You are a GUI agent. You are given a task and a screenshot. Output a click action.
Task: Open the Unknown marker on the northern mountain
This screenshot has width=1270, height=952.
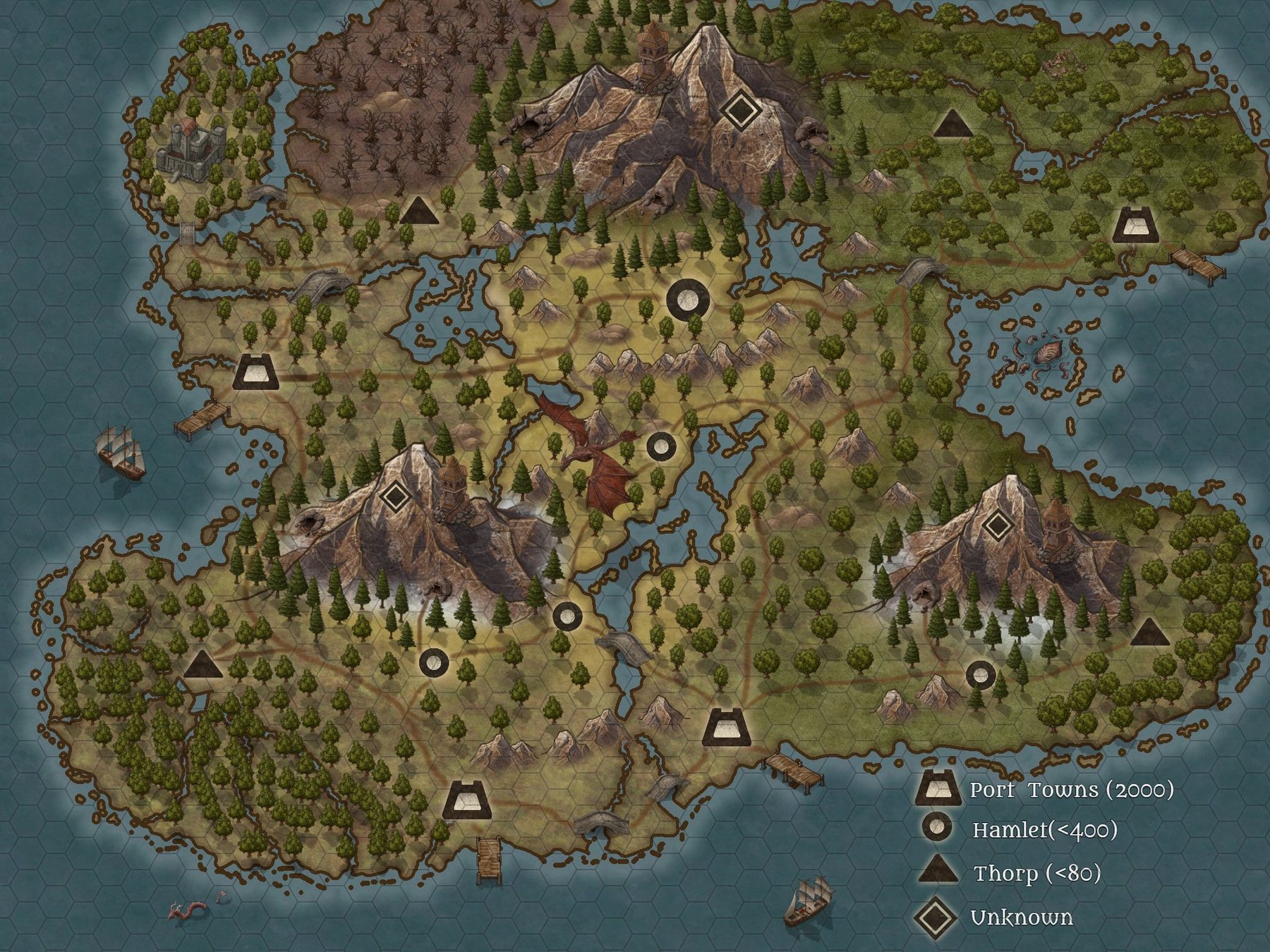[739, 109]
